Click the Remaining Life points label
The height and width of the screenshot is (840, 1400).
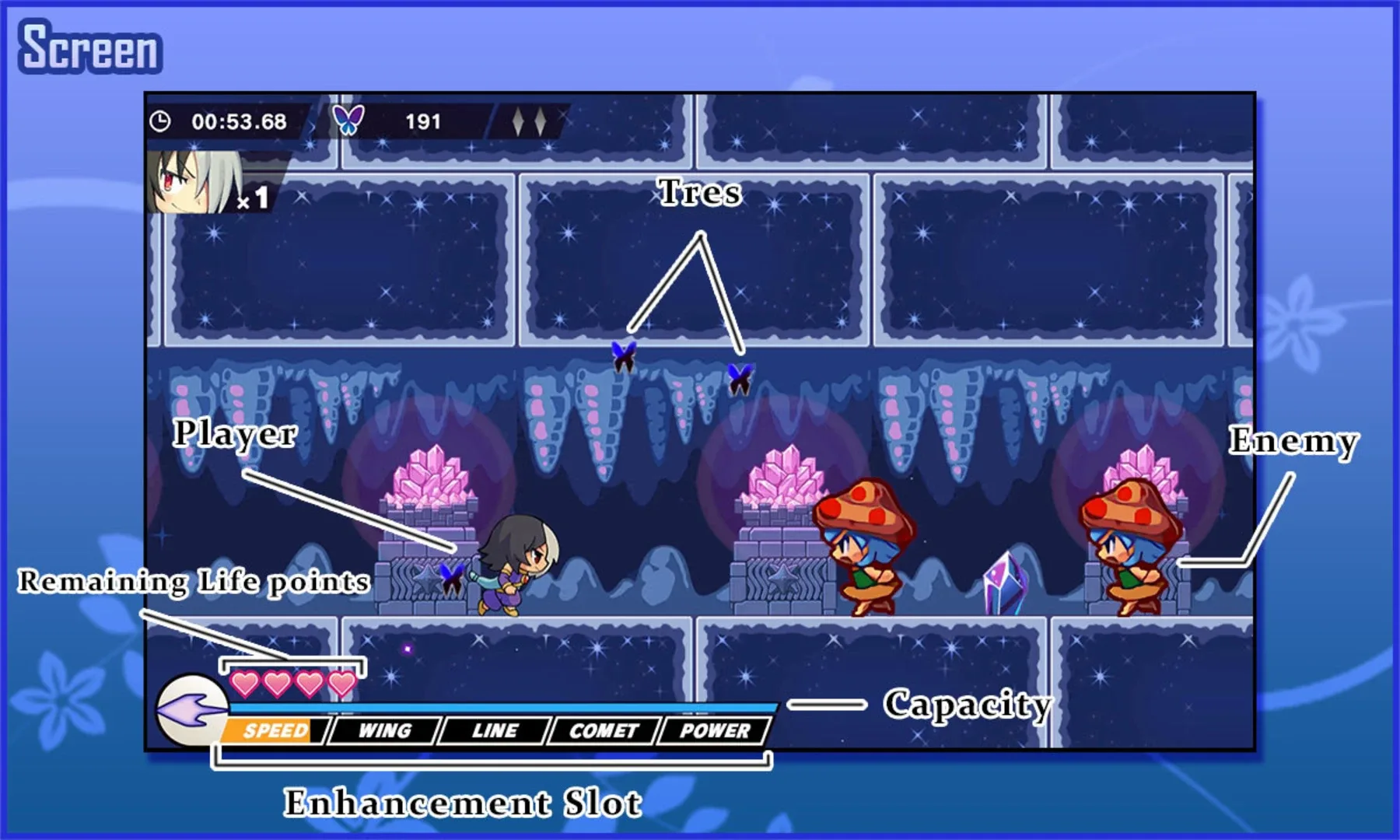click(193, 579)
